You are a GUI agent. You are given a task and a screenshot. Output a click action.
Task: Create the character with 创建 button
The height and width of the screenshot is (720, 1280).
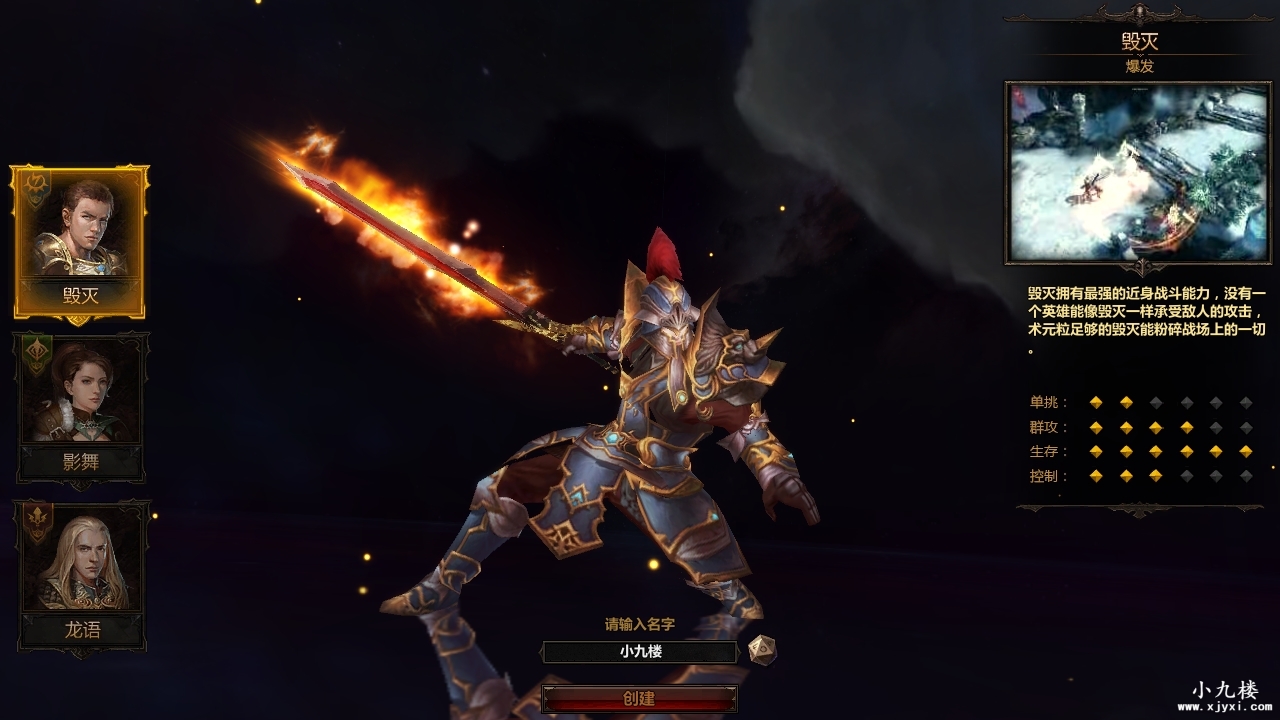pos(640,698)
